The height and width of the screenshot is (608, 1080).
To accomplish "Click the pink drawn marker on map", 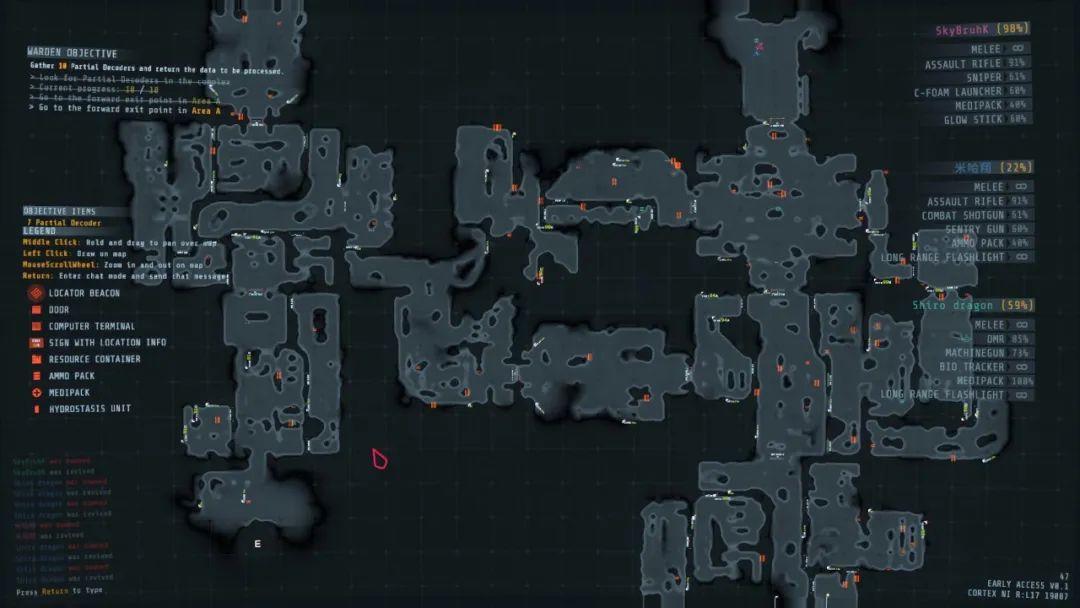I will tap(379, 460).
